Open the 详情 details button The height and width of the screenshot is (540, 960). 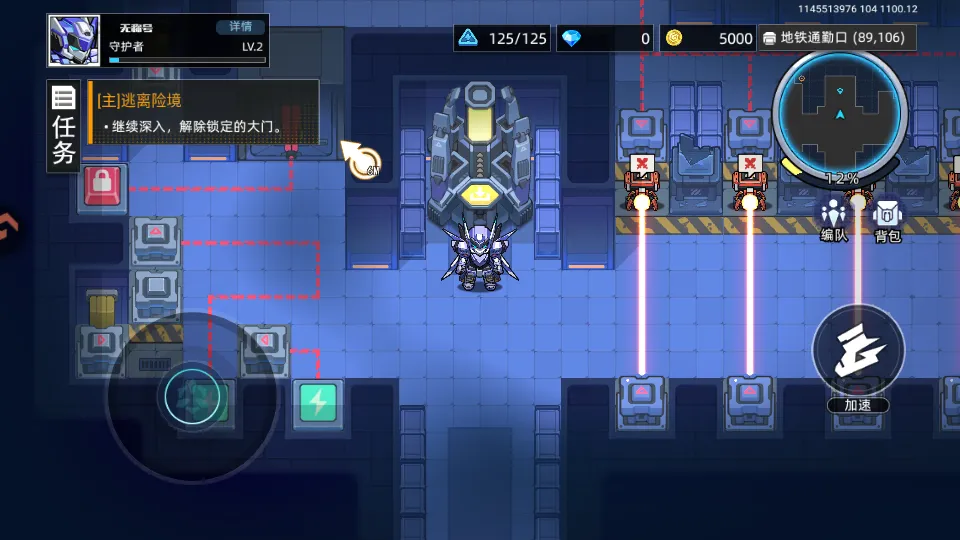240,27
